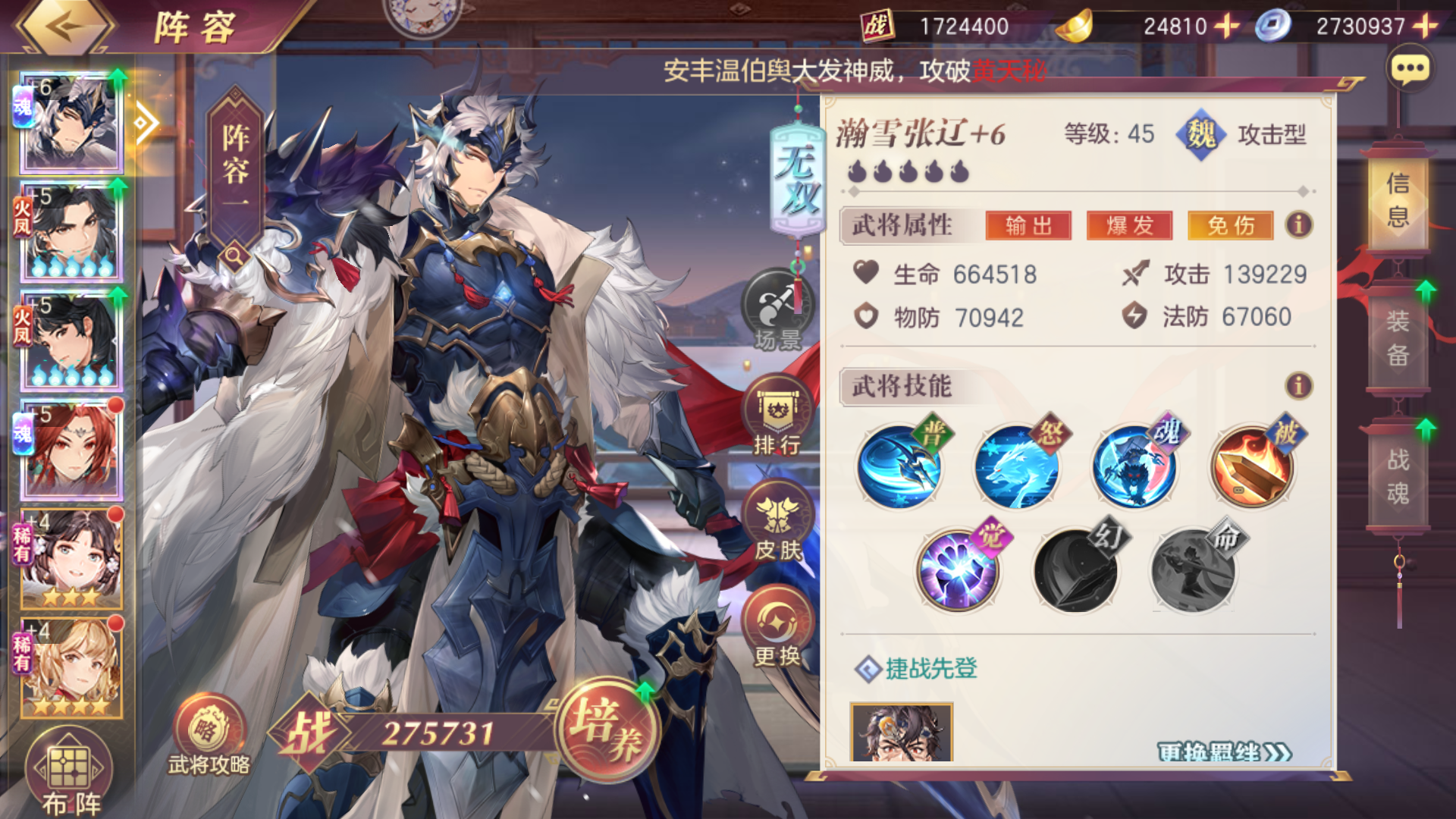Toggle the 输出 attribute display
This screenshot has height=819, width=1456.
1030,226
